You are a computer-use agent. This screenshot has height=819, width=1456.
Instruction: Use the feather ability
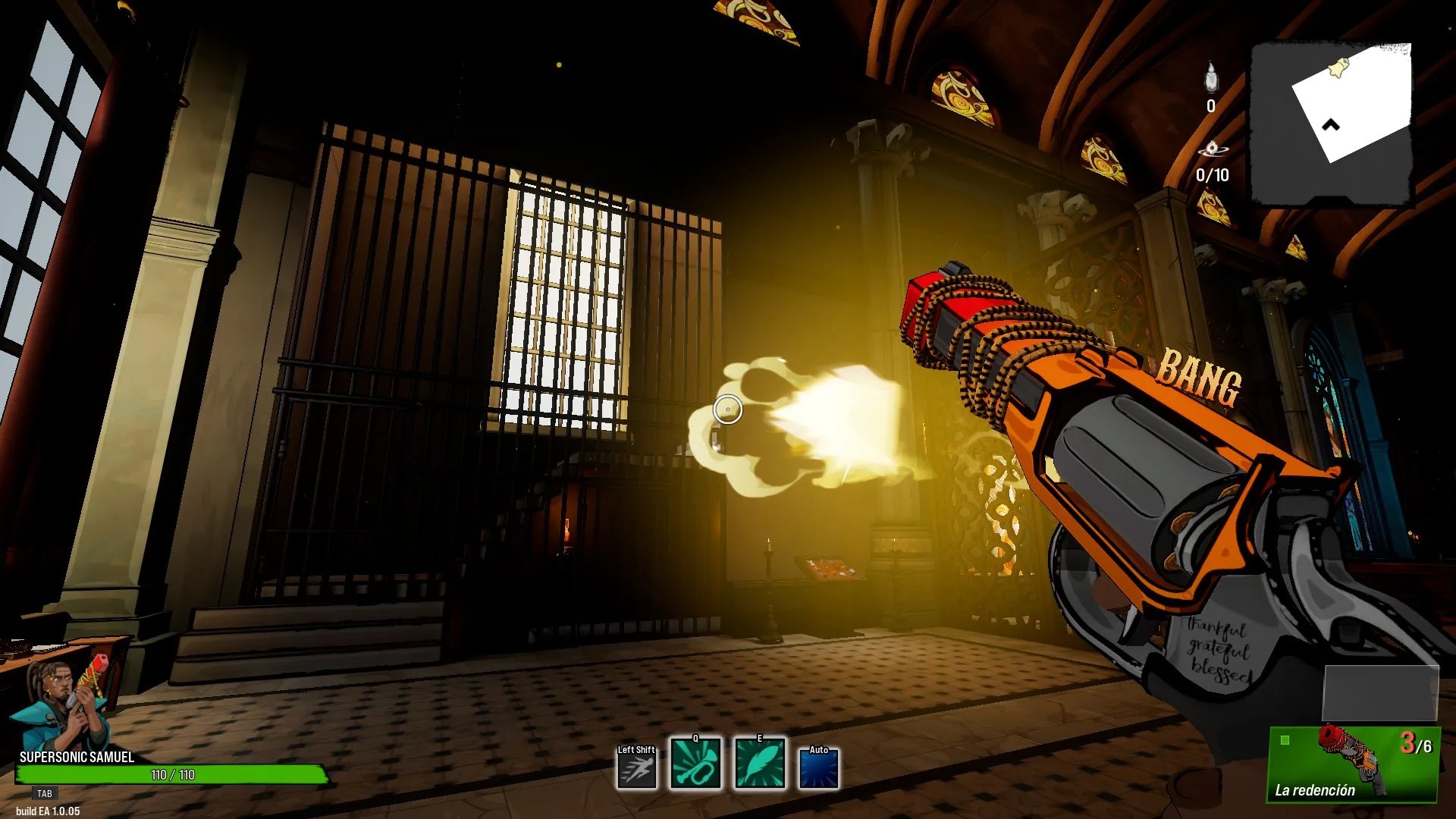(x=760, y=764)
